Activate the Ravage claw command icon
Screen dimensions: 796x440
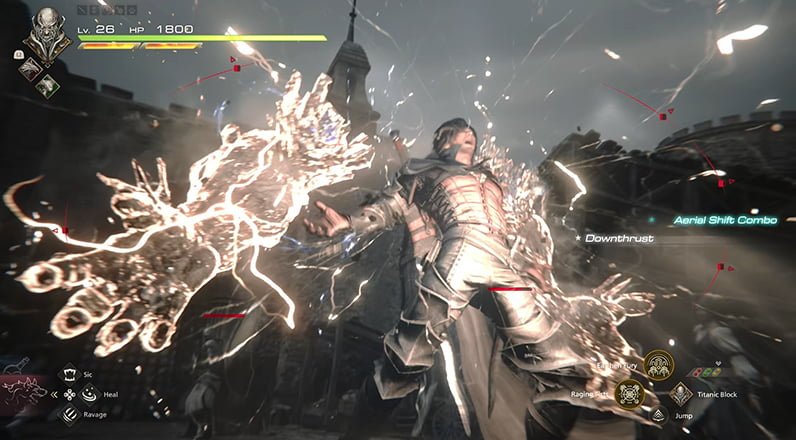tap(70, 414)
